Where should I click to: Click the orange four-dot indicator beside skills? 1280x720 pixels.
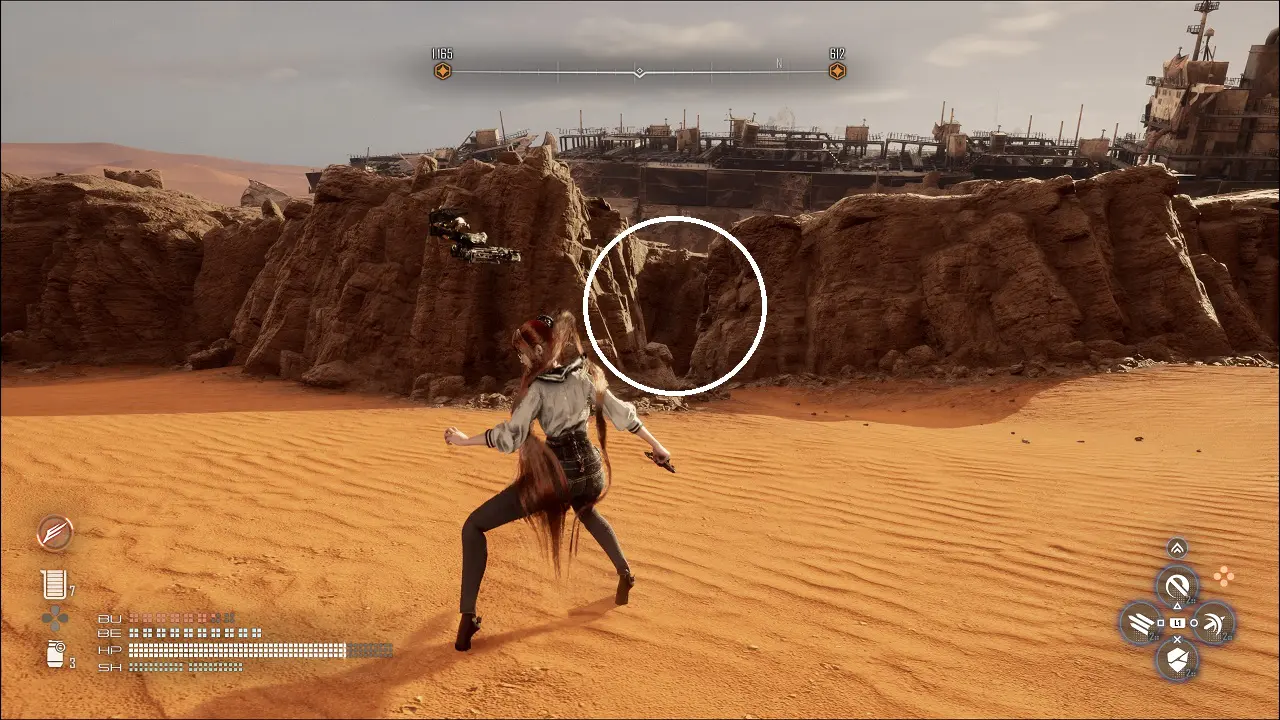(x=1222, y=576)
